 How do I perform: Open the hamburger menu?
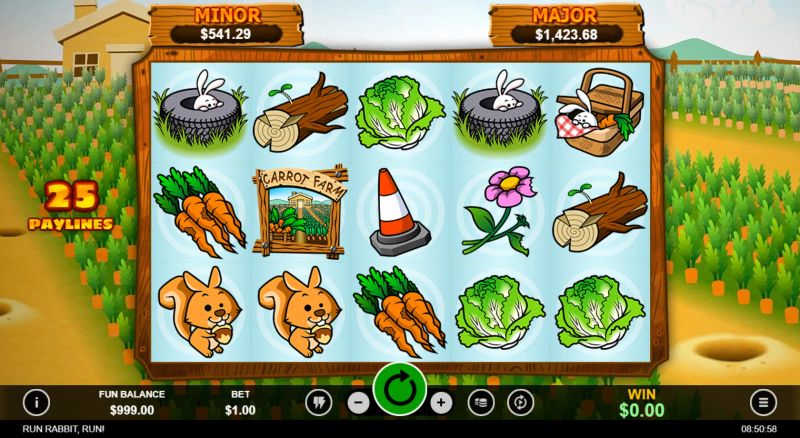point(762,402)
